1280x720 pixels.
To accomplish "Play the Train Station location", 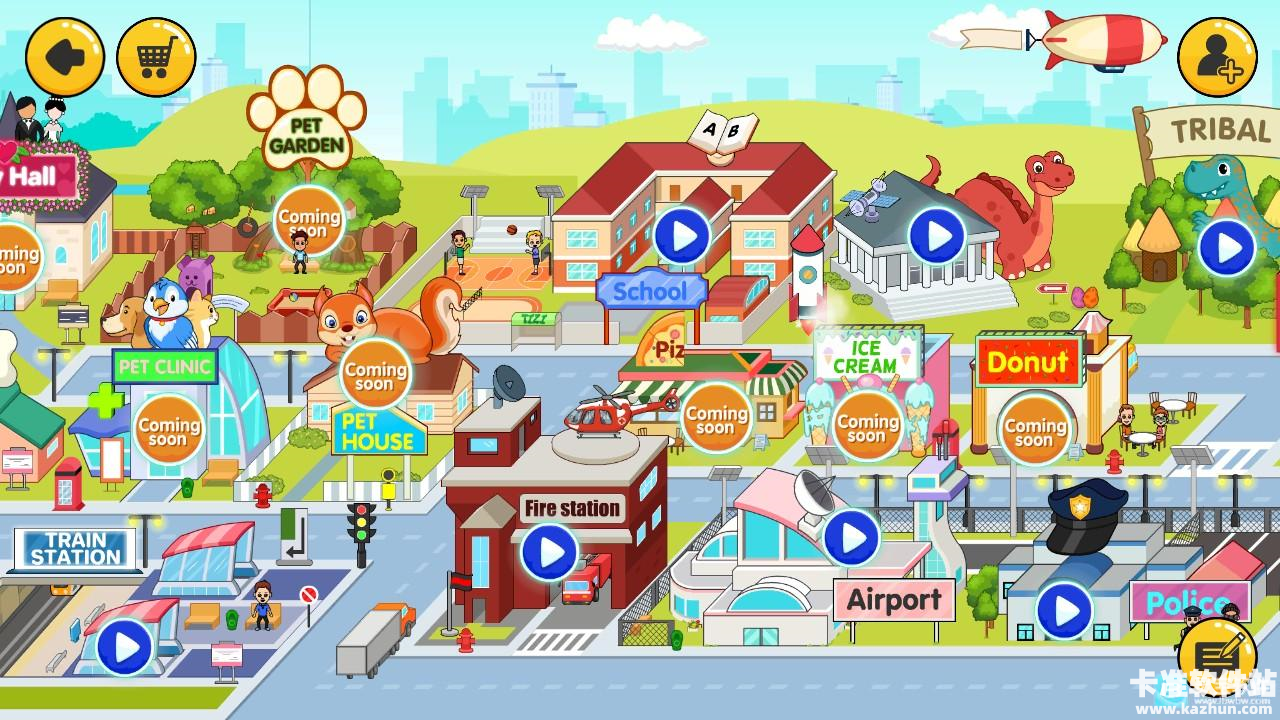I will 122,649.
